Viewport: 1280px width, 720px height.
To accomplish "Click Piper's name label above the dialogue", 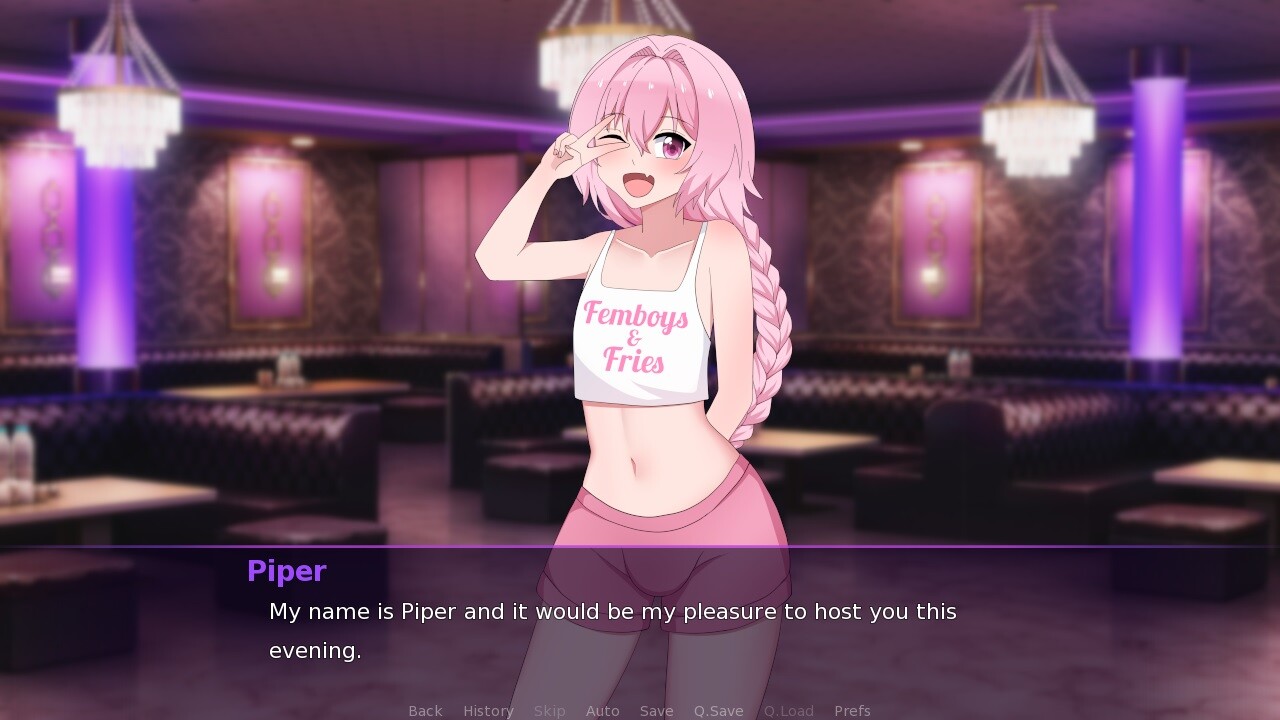I will pyautogui.click(x=286, y=571).
